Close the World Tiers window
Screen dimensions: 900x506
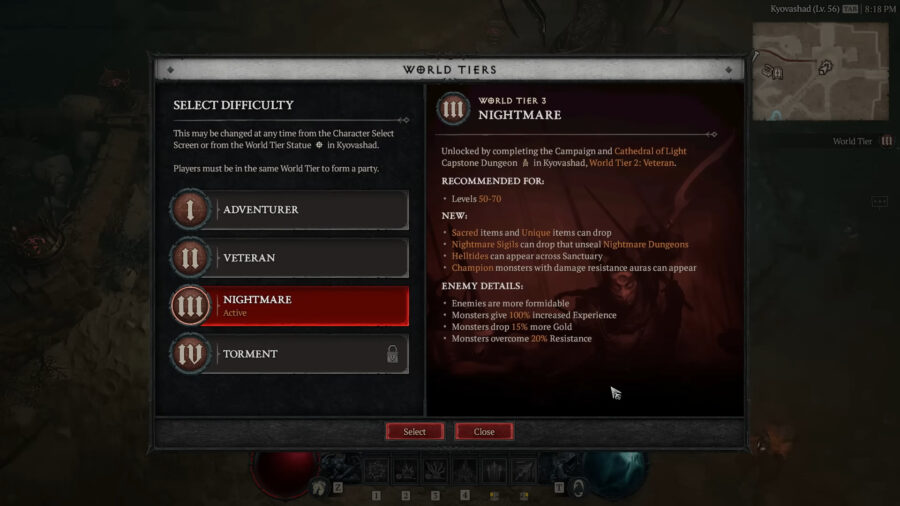coord(484,432)
